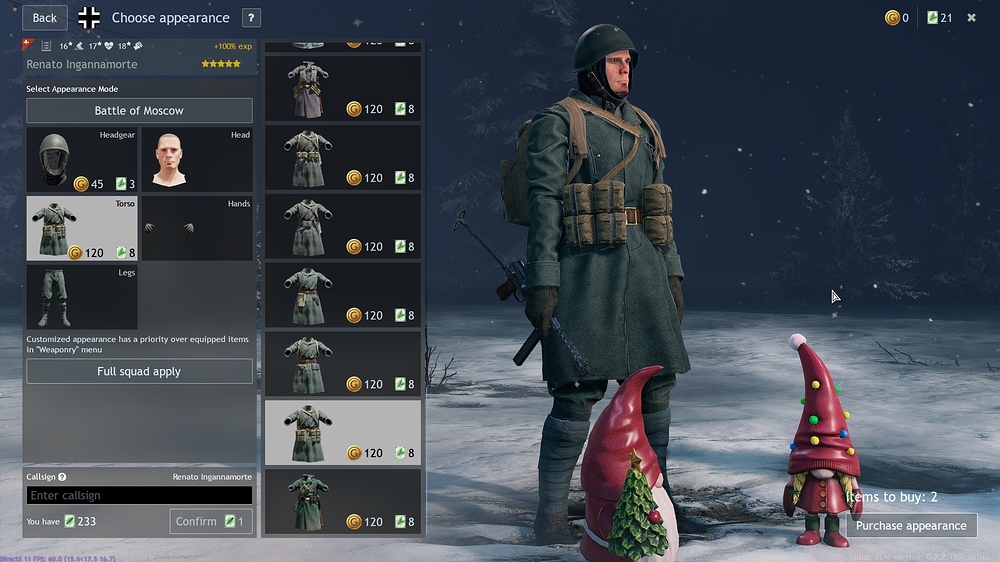Go back with the Back button
Viewport: 1000px width, 562px height.
pyautogui.click(x=45, y=18)
